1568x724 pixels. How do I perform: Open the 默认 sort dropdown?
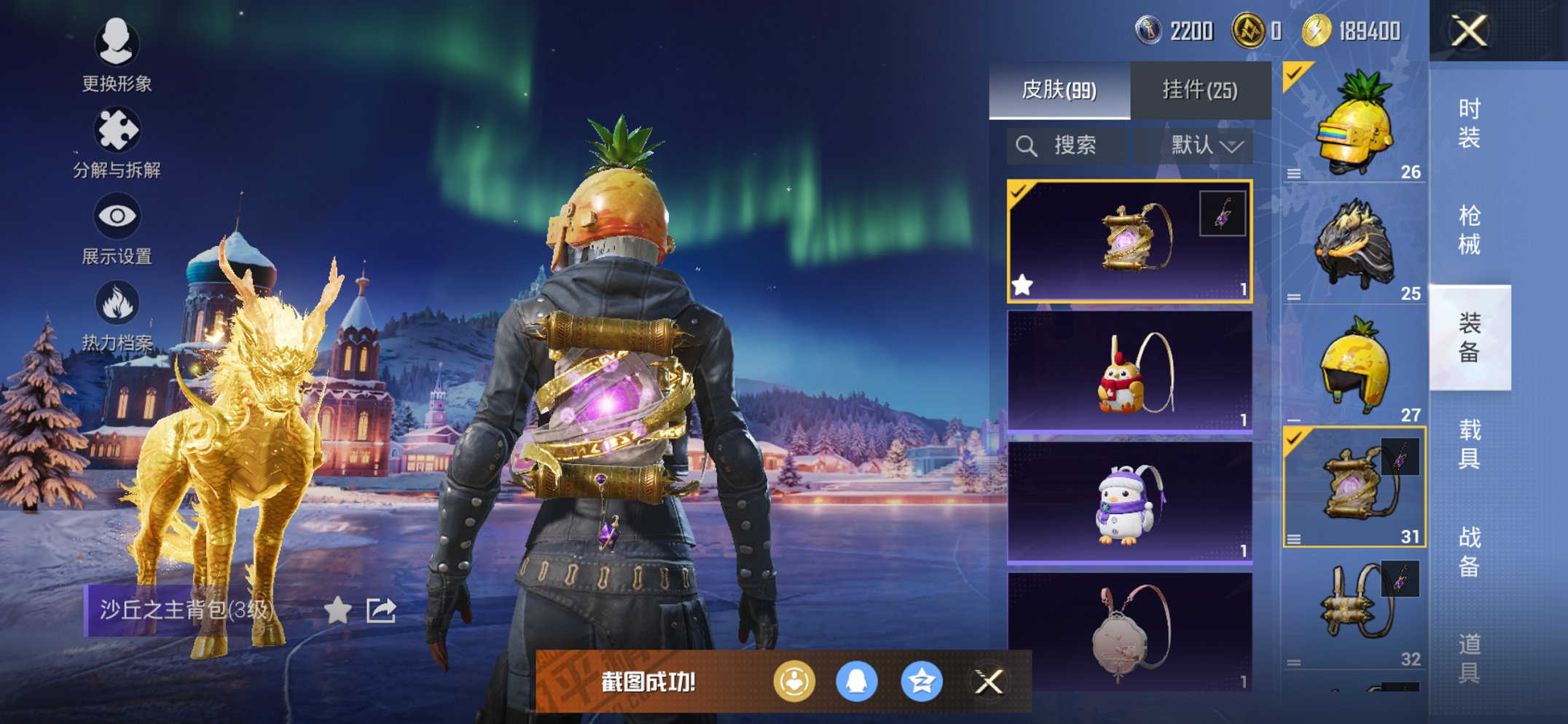[1206, 146]
